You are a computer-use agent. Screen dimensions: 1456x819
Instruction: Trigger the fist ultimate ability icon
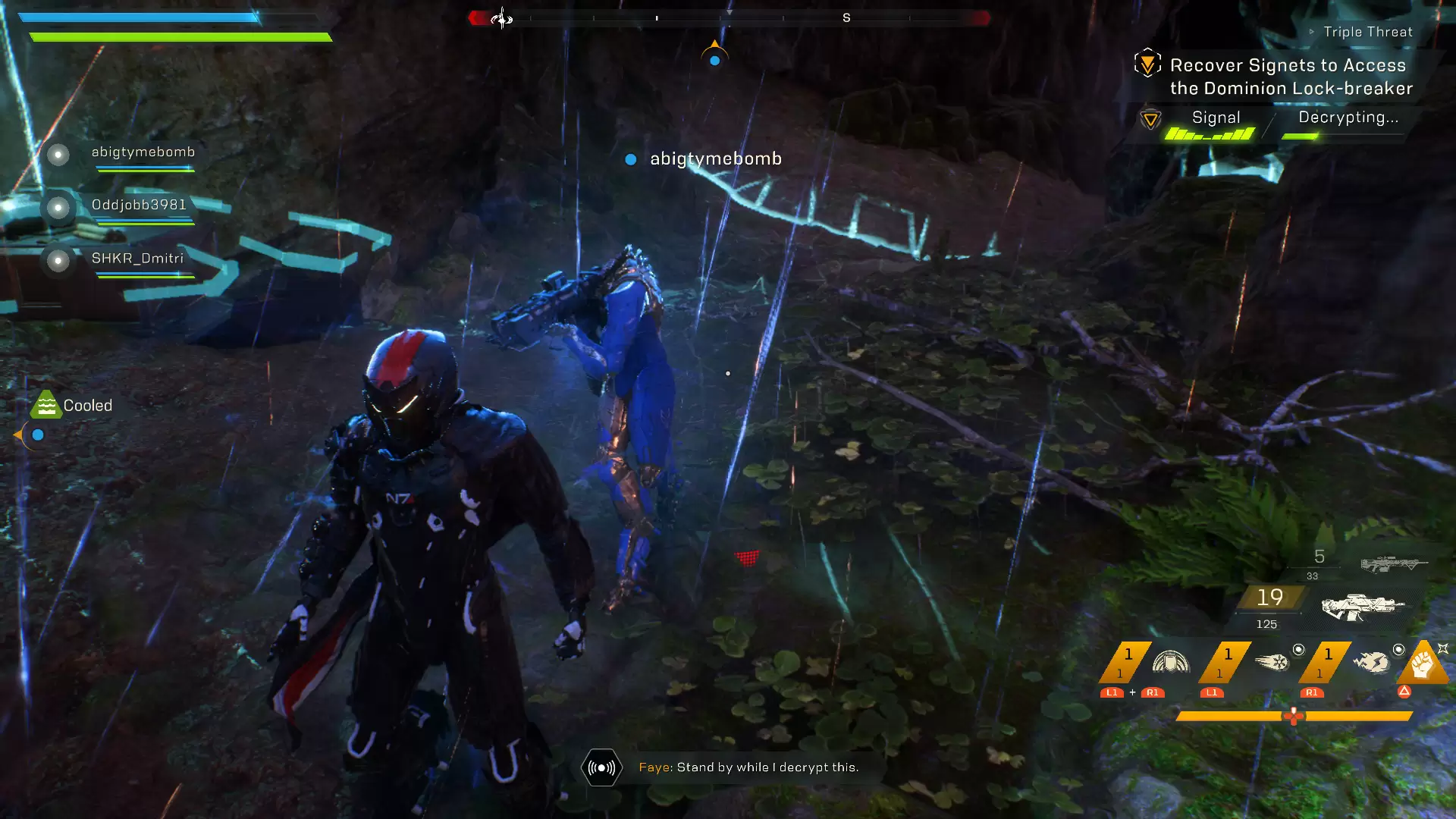pyautogui.click(x=1423, y=664)
